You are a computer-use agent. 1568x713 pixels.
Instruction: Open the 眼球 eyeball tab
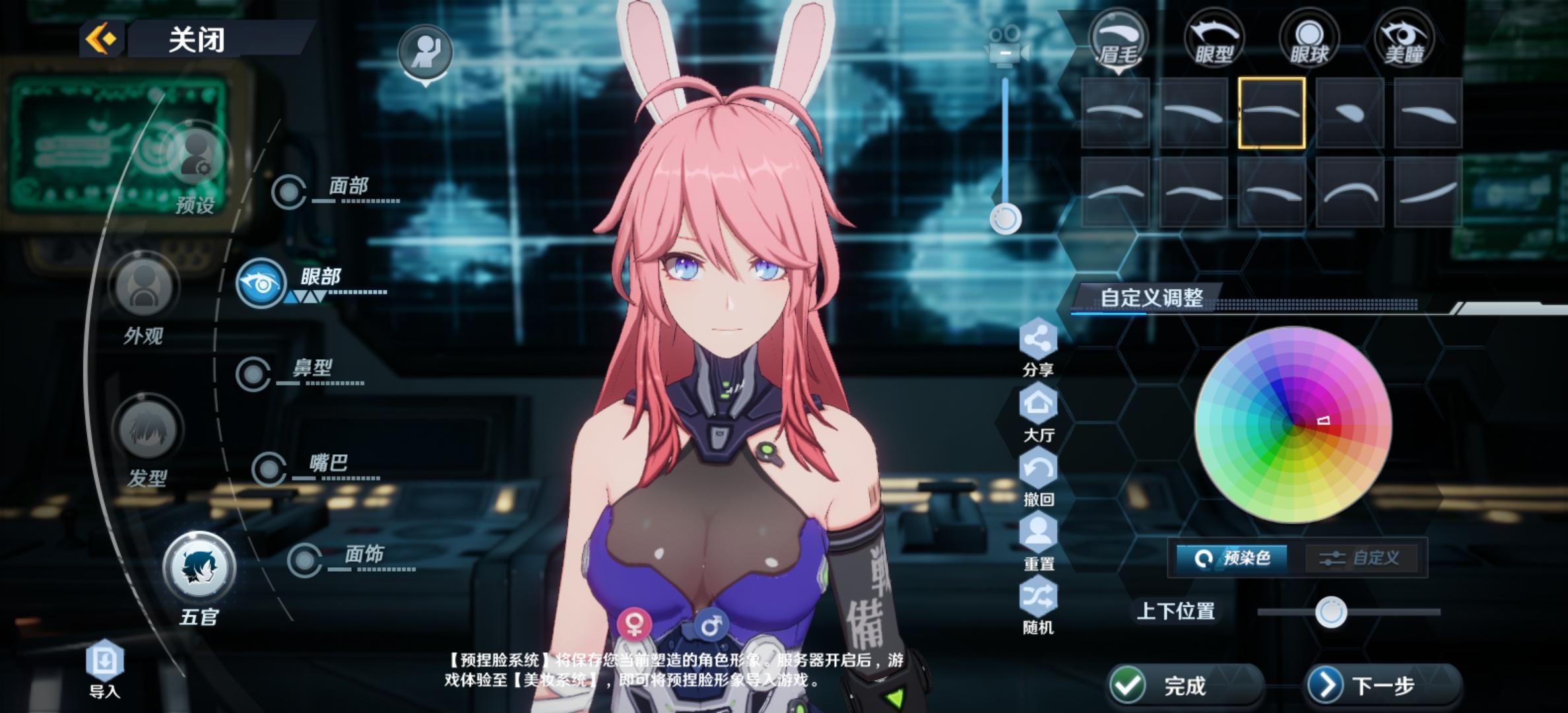1309,40
